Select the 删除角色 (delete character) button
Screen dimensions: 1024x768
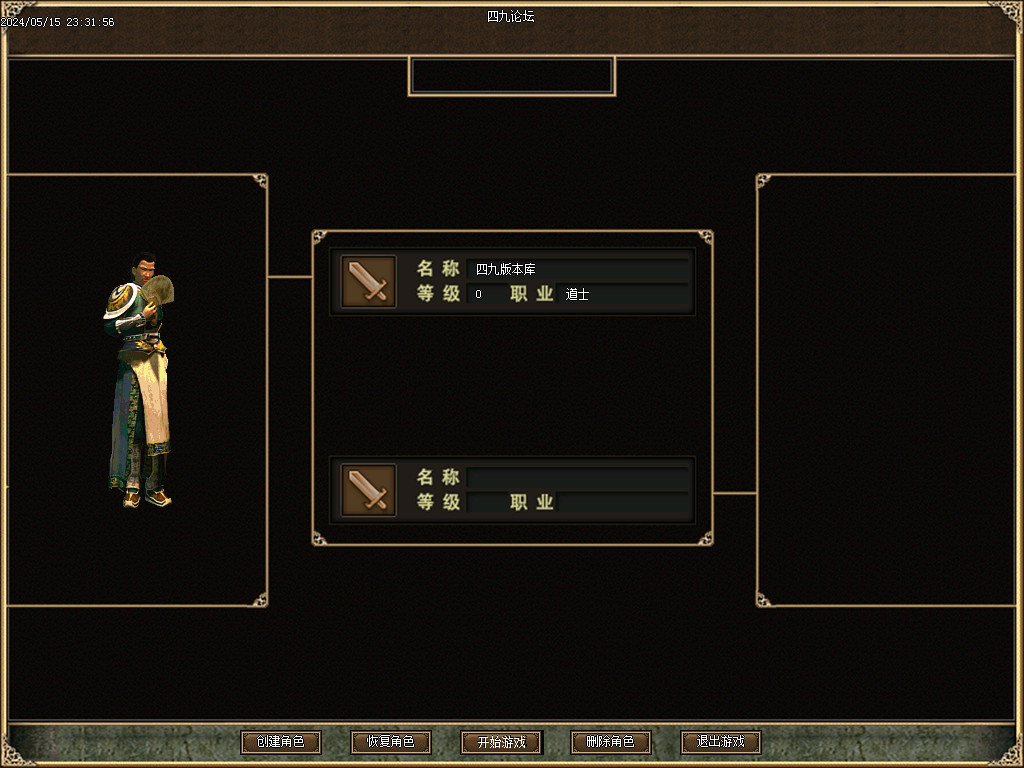[x=610, y=742]
